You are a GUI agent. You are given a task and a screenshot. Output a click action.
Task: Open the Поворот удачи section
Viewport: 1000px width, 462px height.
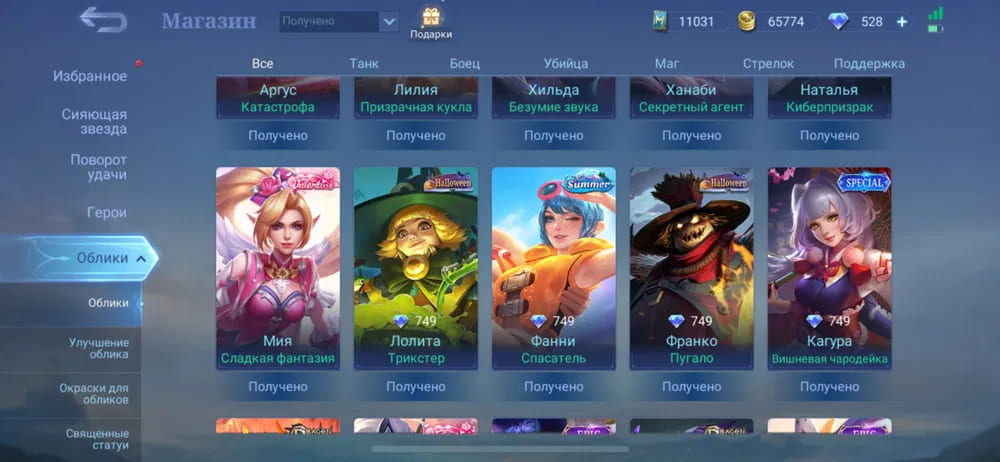[98, 167]
